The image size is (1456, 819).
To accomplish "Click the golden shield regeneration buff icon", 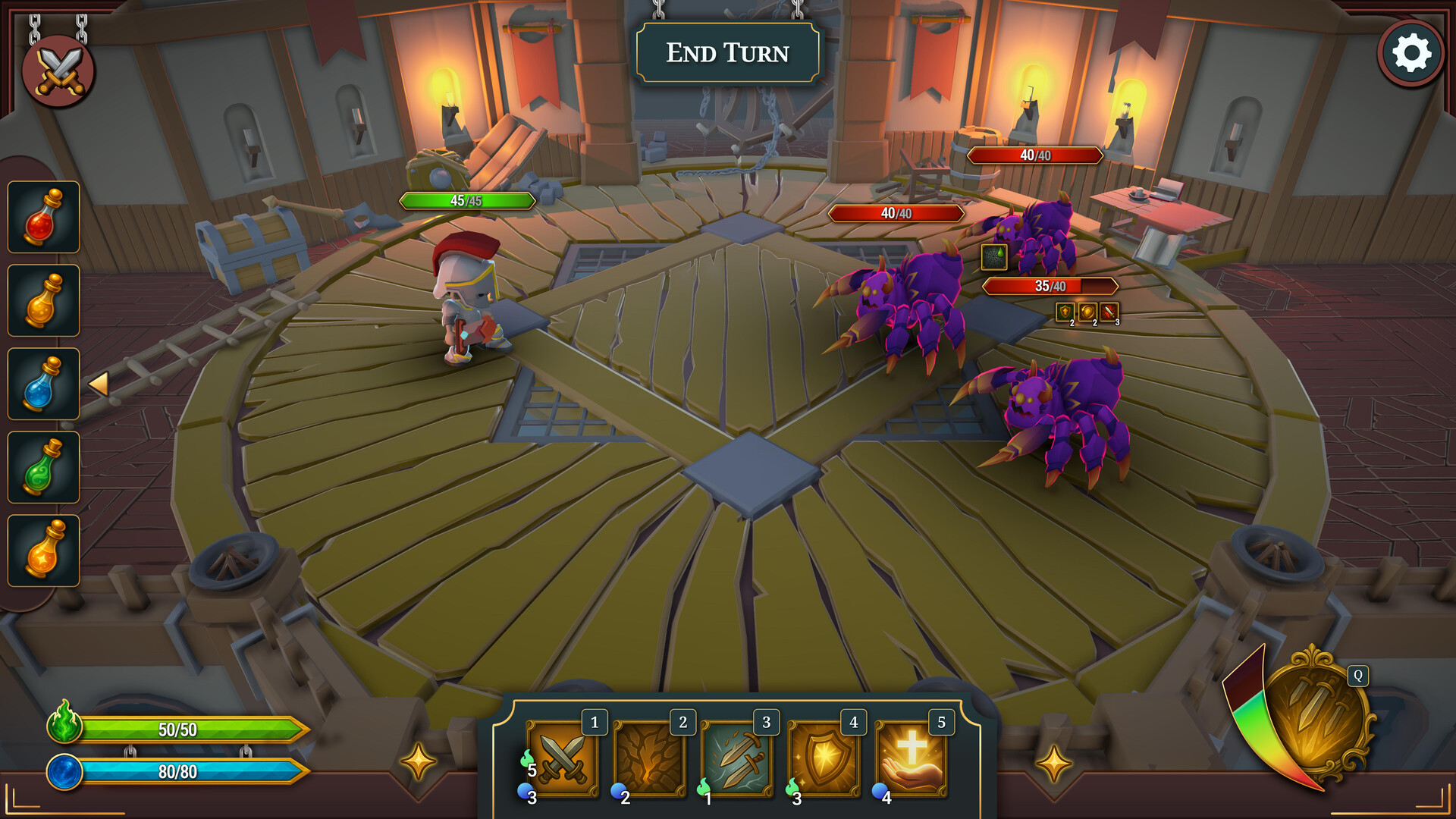I will click(1087, 312).
